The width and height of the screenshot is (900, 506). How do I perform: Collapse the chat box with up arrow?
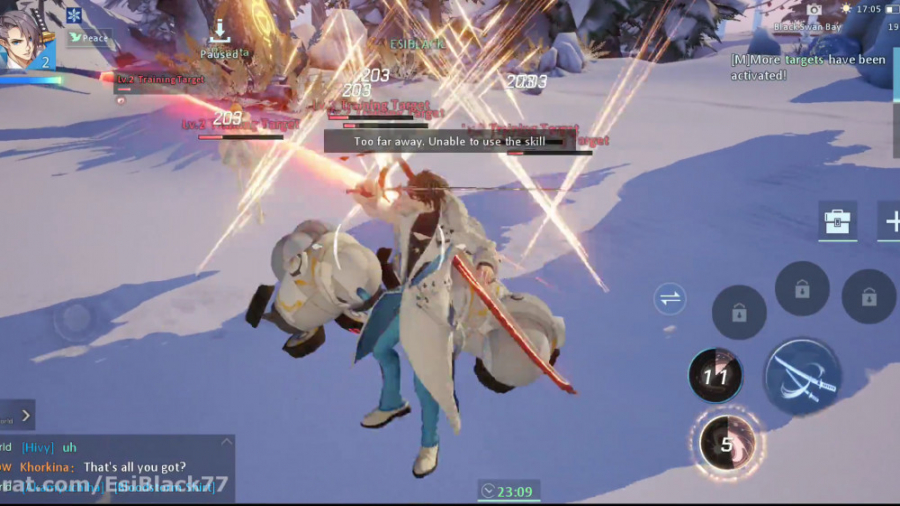click(x=226, y=442)
